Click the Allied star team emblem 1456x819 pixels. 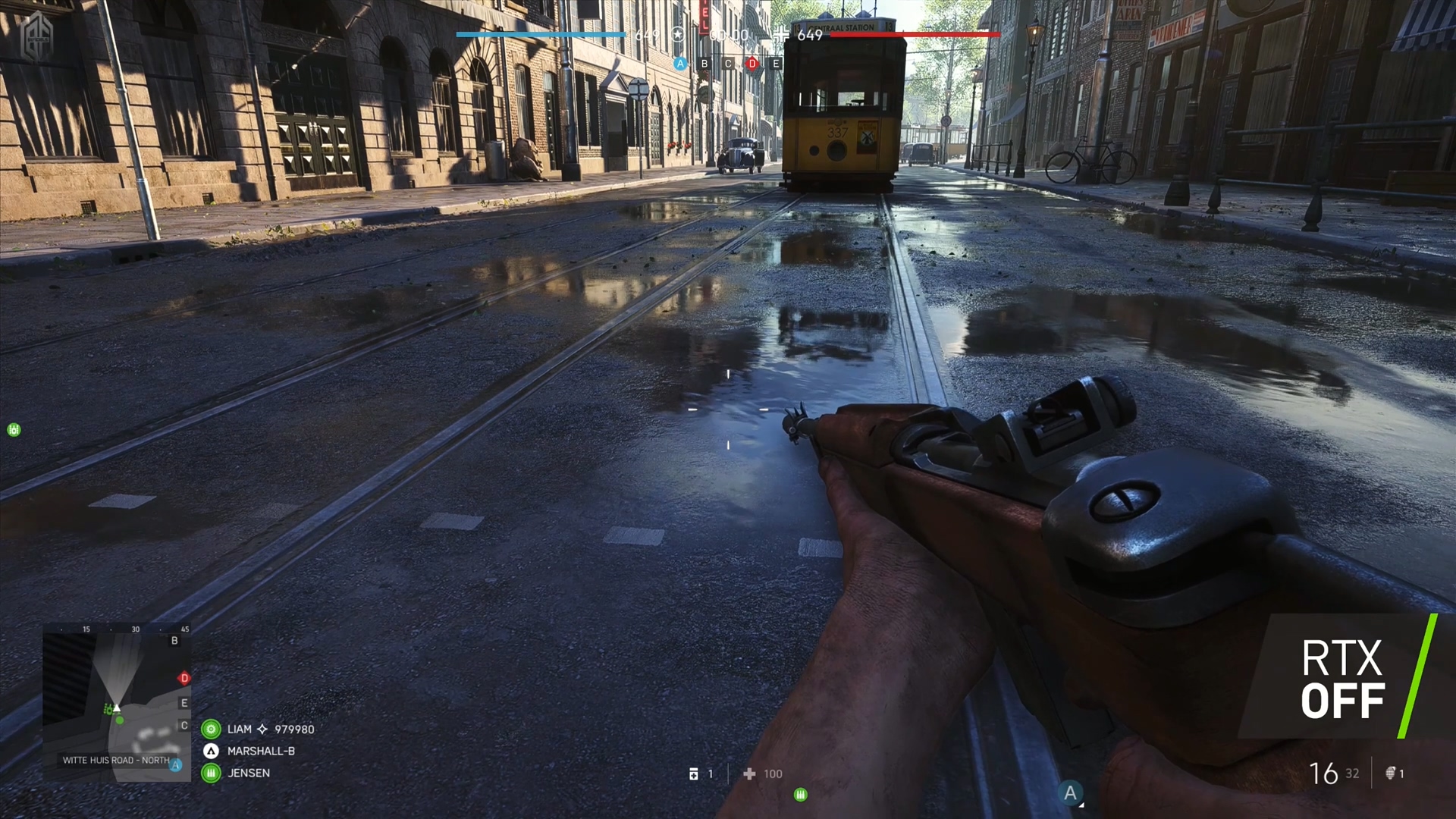click(678, 35)
